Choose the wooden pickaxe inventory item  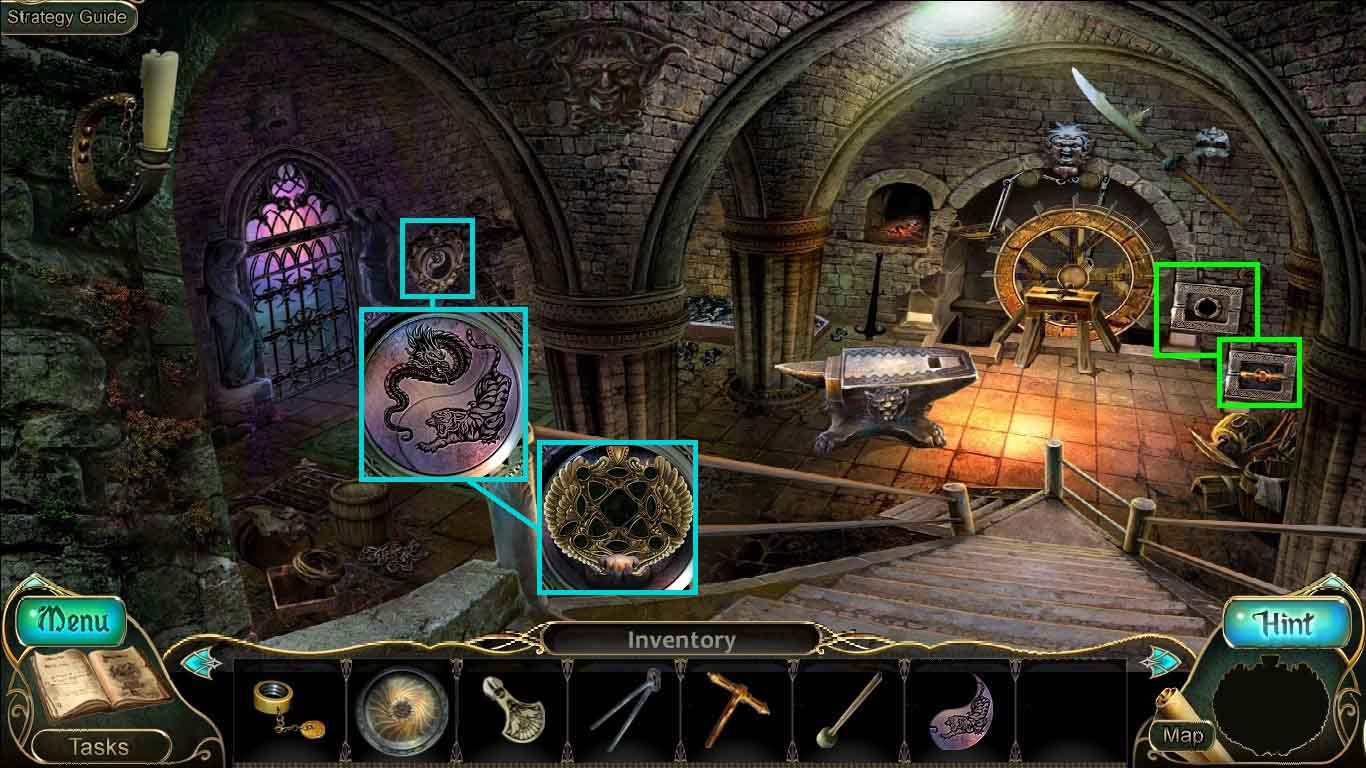pyautogui.click(x=736, y=708)
